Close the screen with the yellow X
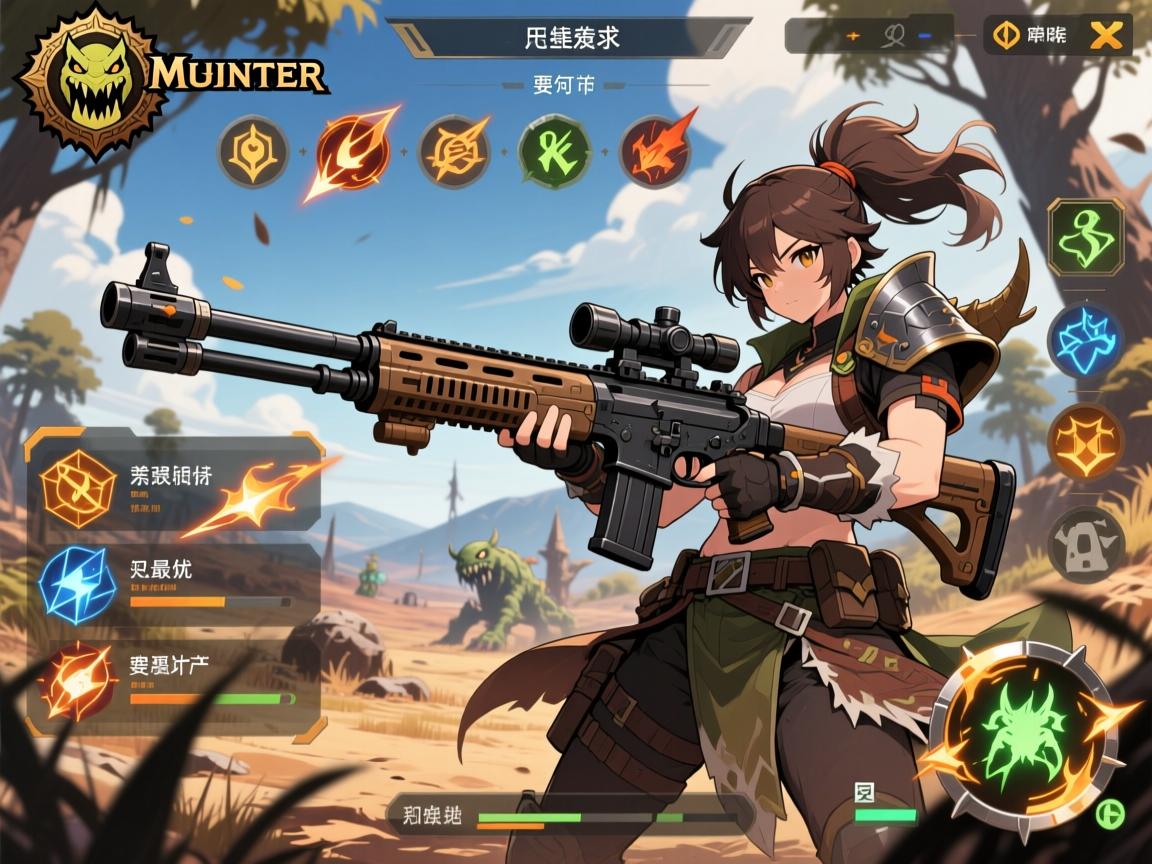1152x864 pixels. click(1105, 36)
